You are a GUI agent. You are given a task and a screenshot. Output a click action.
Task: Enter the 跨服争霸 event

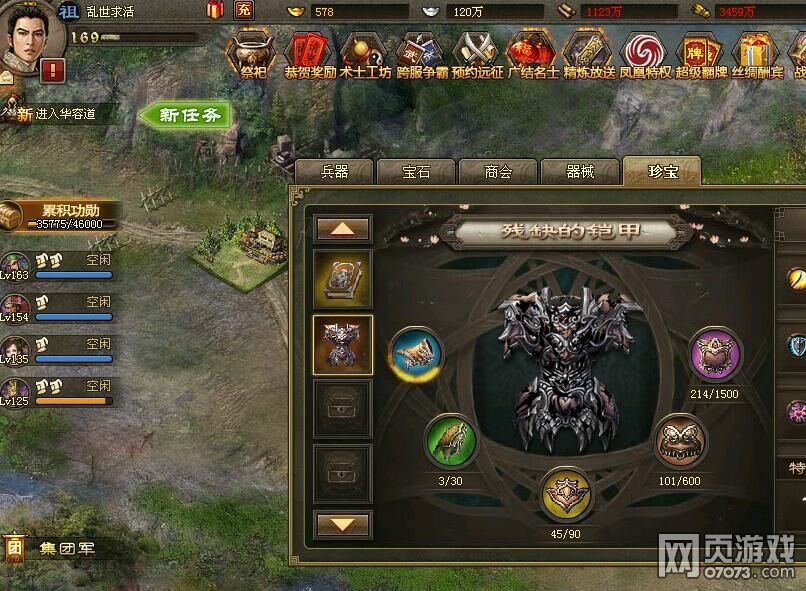[x=420, y=52]
